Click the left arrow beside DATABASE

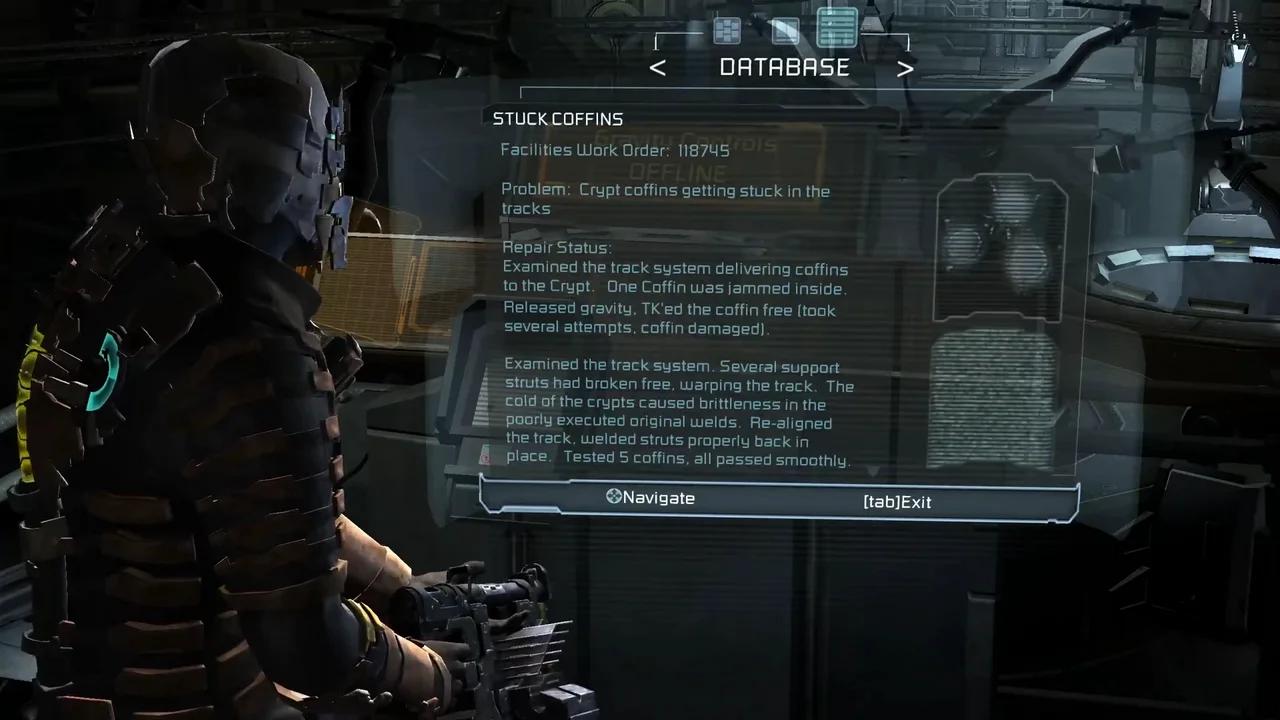(657, 68)
